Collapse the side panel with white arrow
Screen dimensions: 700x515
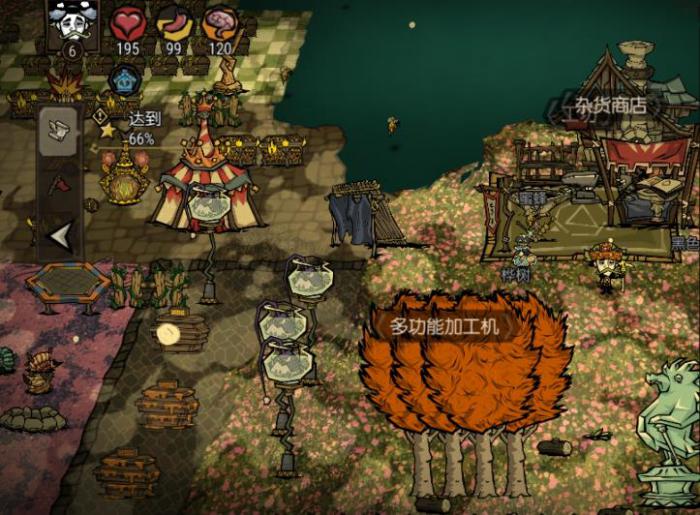tap(60, 236)
